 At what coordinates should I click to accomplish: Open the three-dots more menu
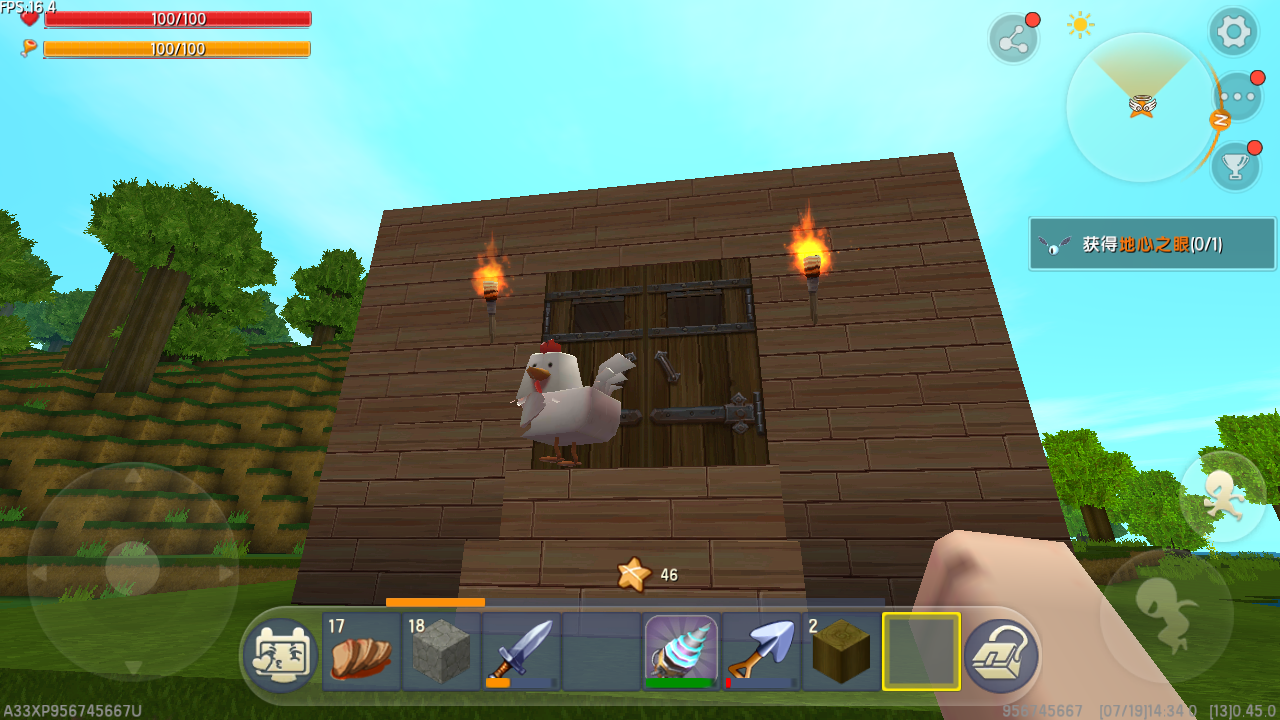1238,97
